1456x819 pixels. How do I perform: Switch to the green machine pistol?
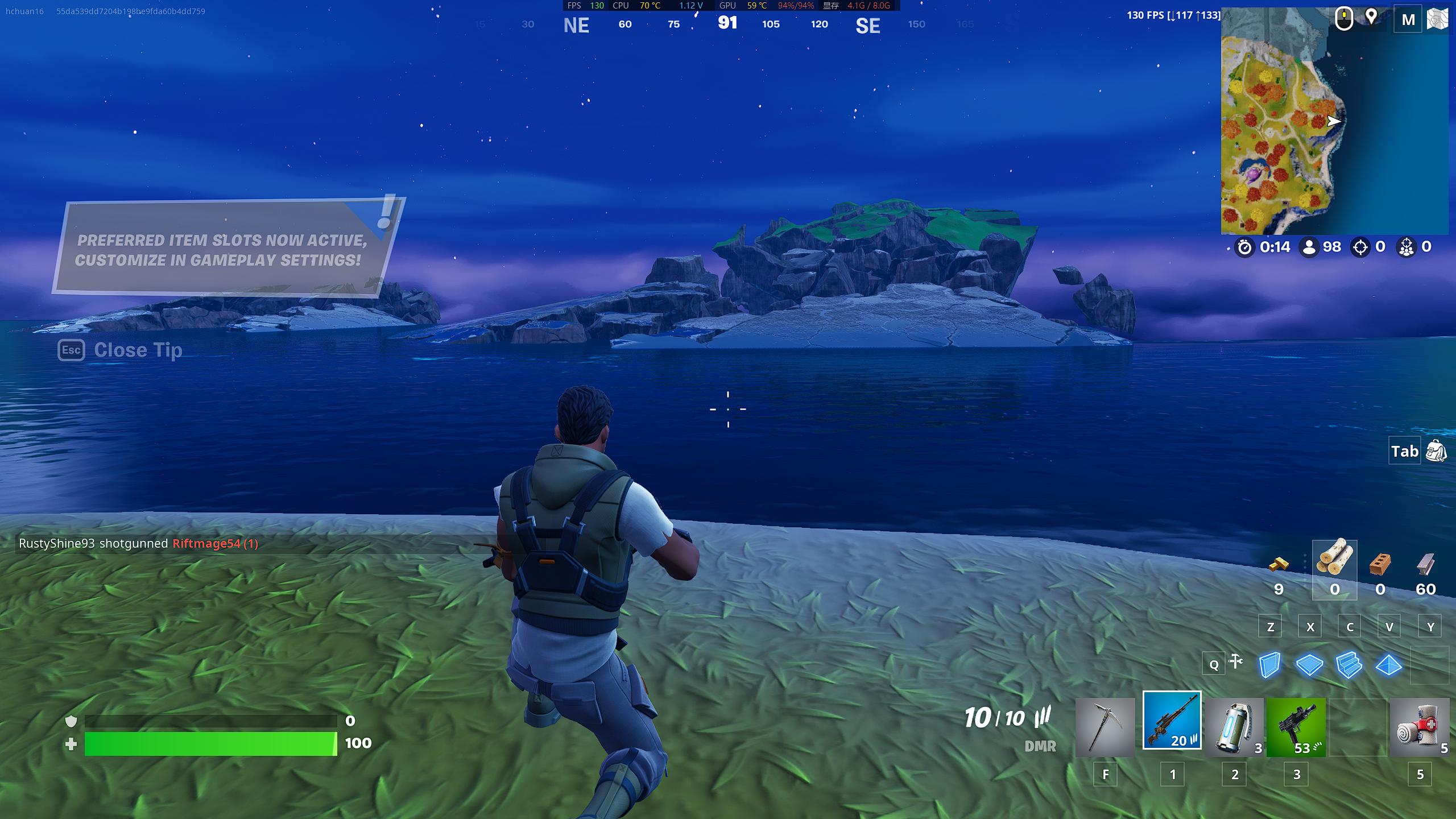point(1296,727)
